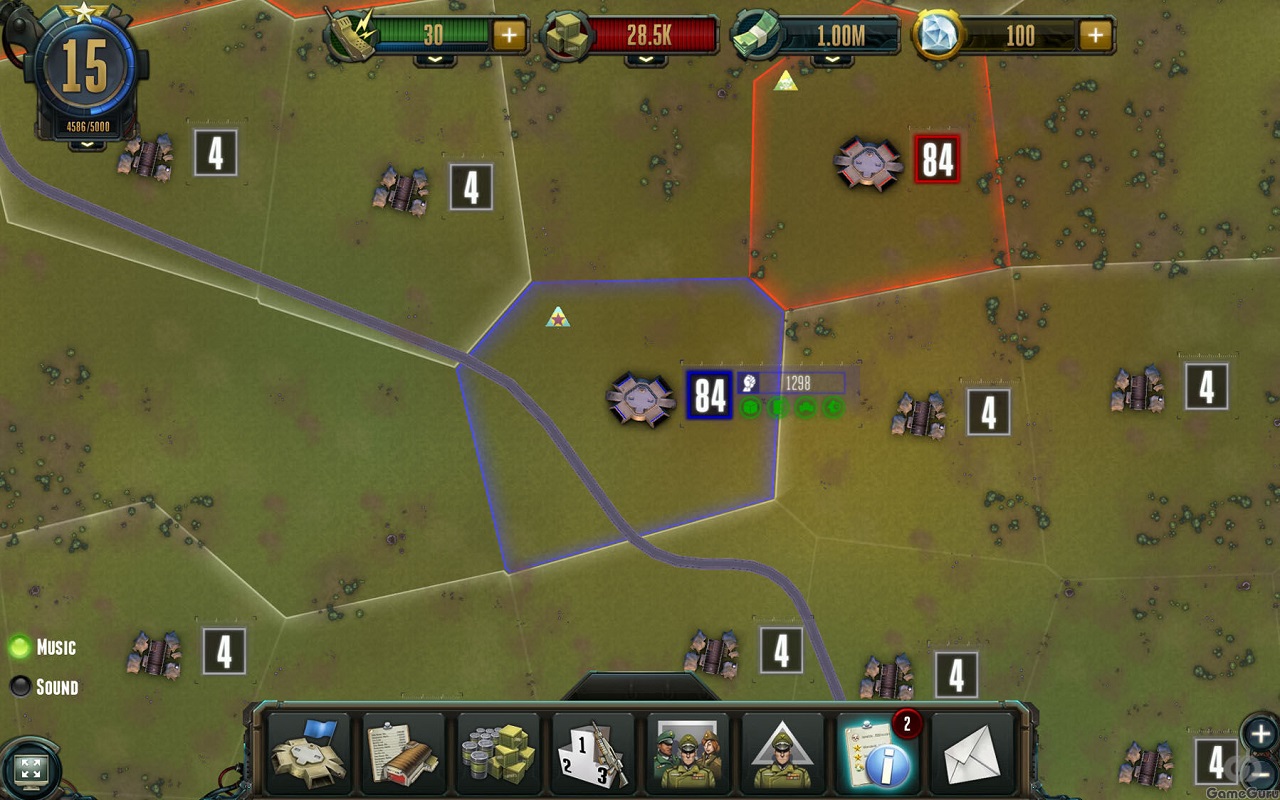Toggle the Sound option
This screenshot has height=800, width=1280.
[20, 687]
